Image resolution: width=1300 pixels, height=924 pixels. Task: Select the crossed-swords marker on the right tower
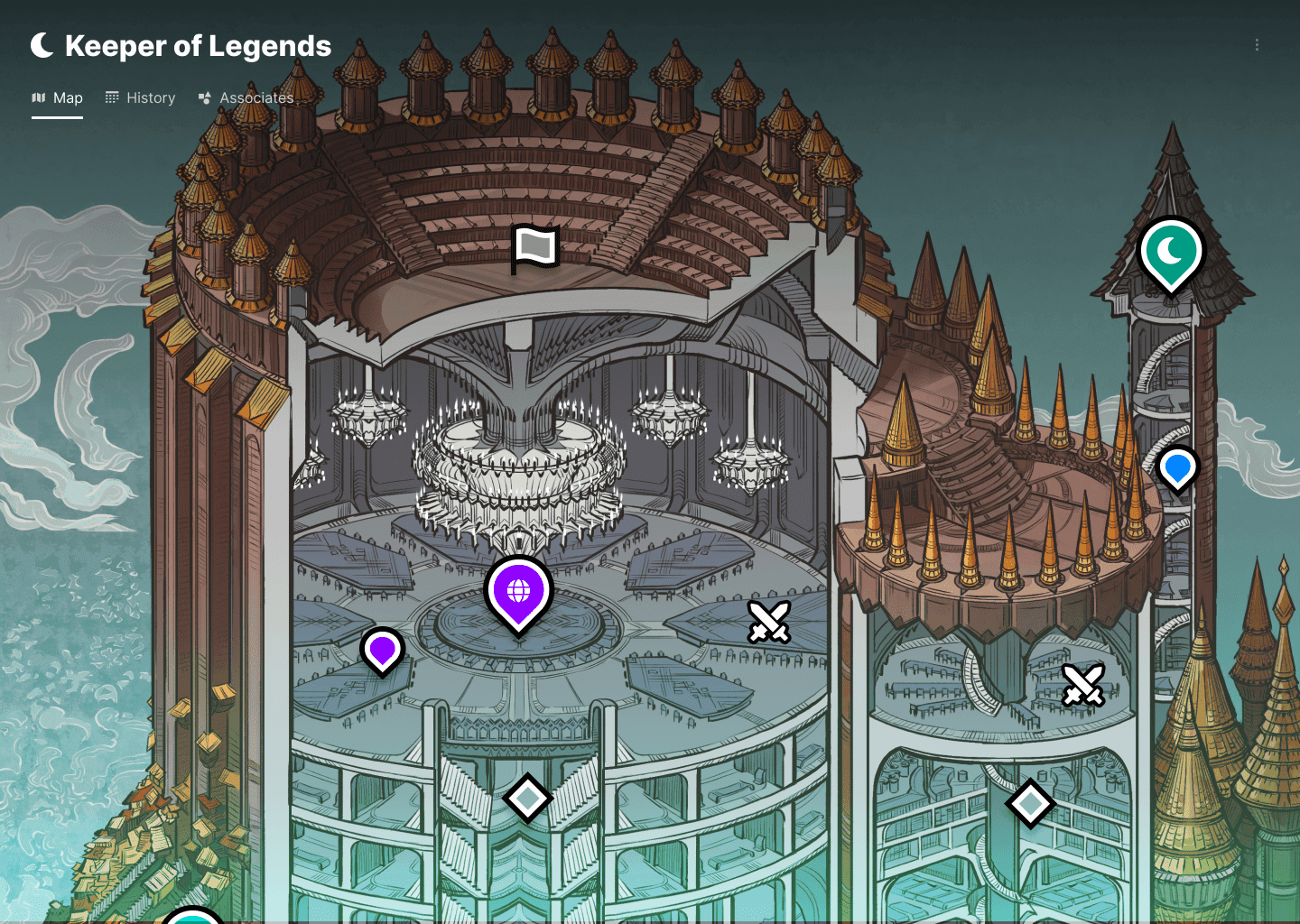(x=1084, y=686)
